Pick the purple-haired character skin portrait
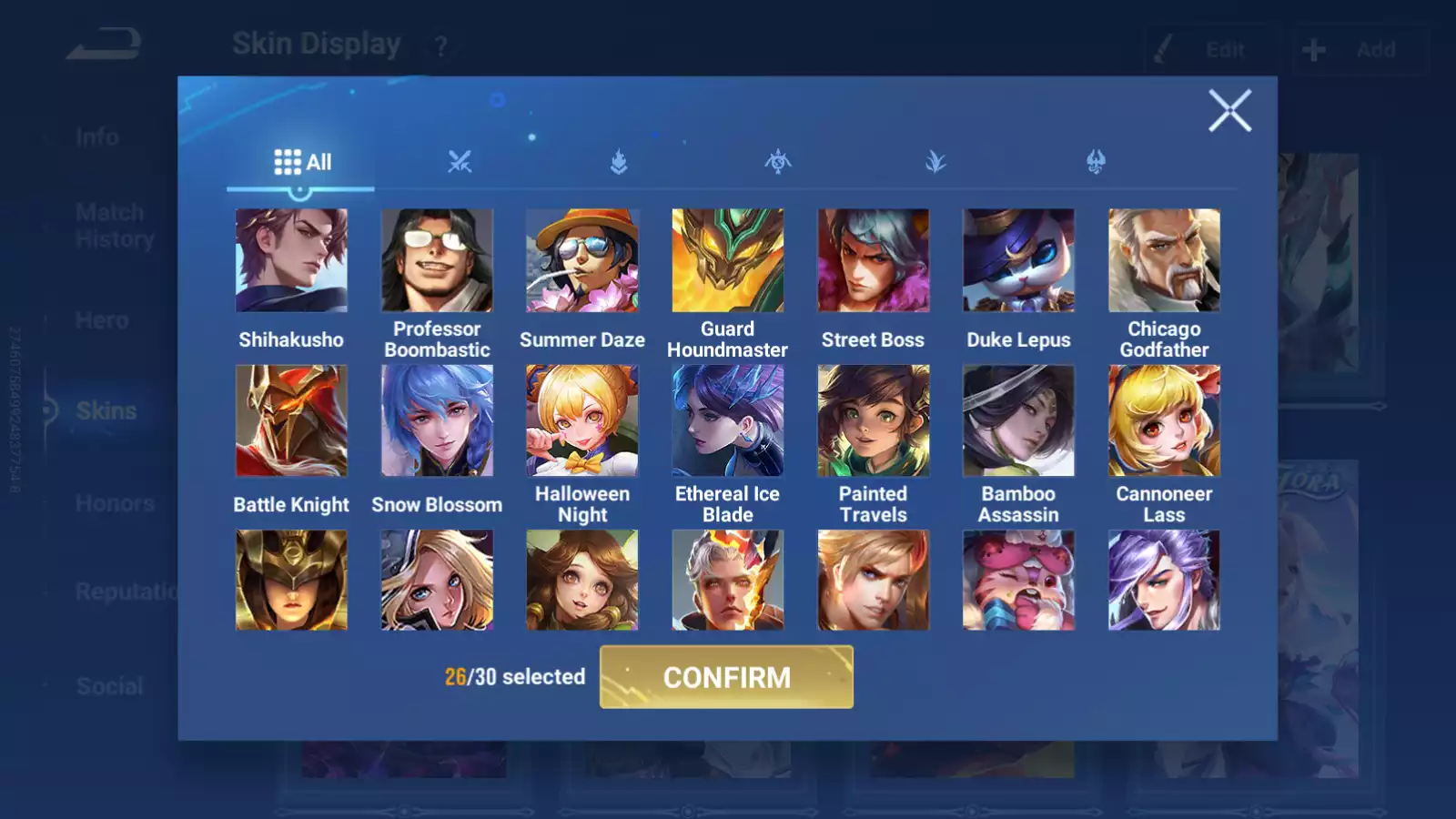Image resolution: width=1456 pixels, height=819 pixels. 1164,581
